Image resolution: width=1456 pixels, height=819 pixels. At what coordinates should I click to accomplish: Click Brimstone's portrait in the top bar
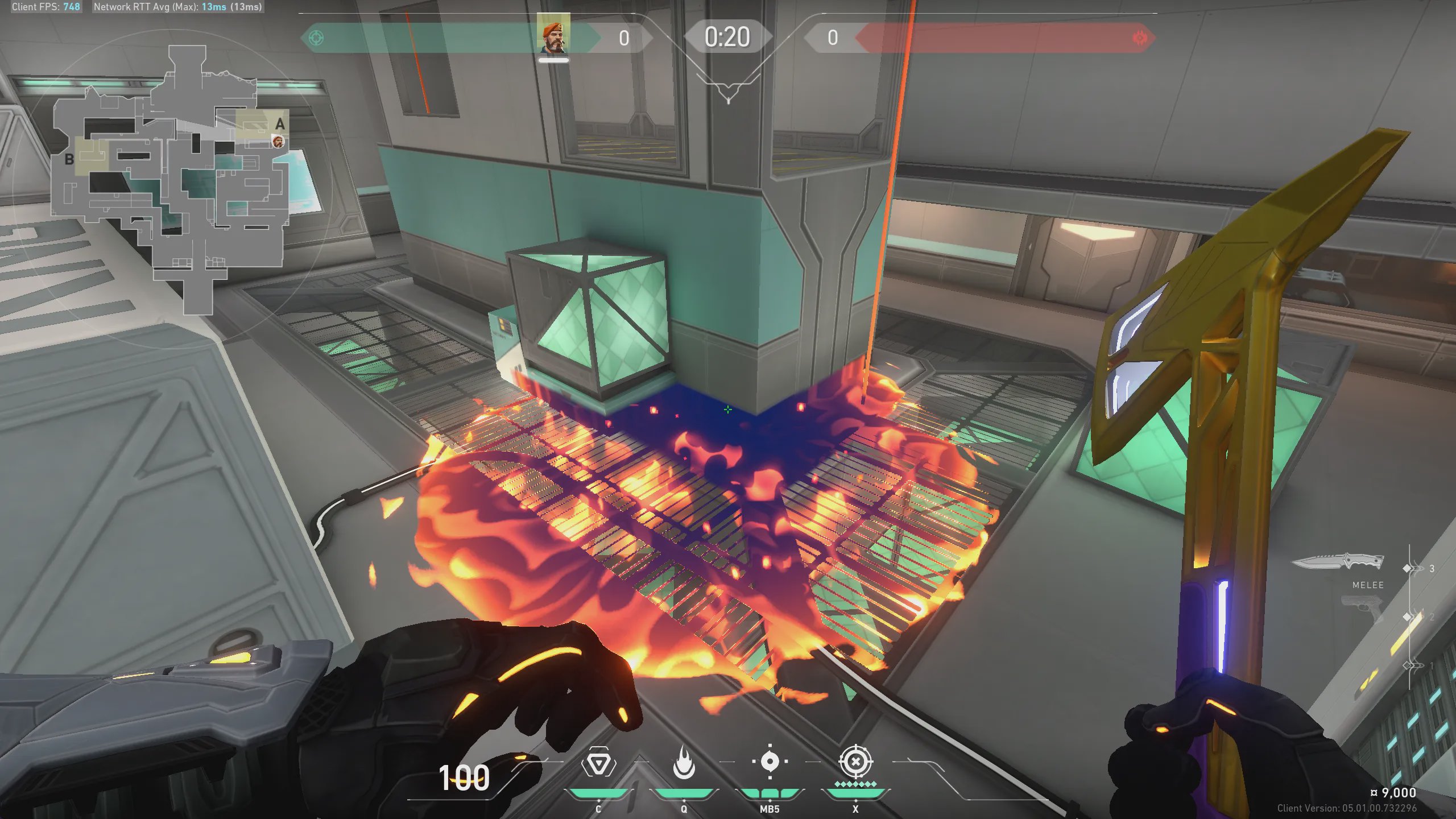point(553,35)
